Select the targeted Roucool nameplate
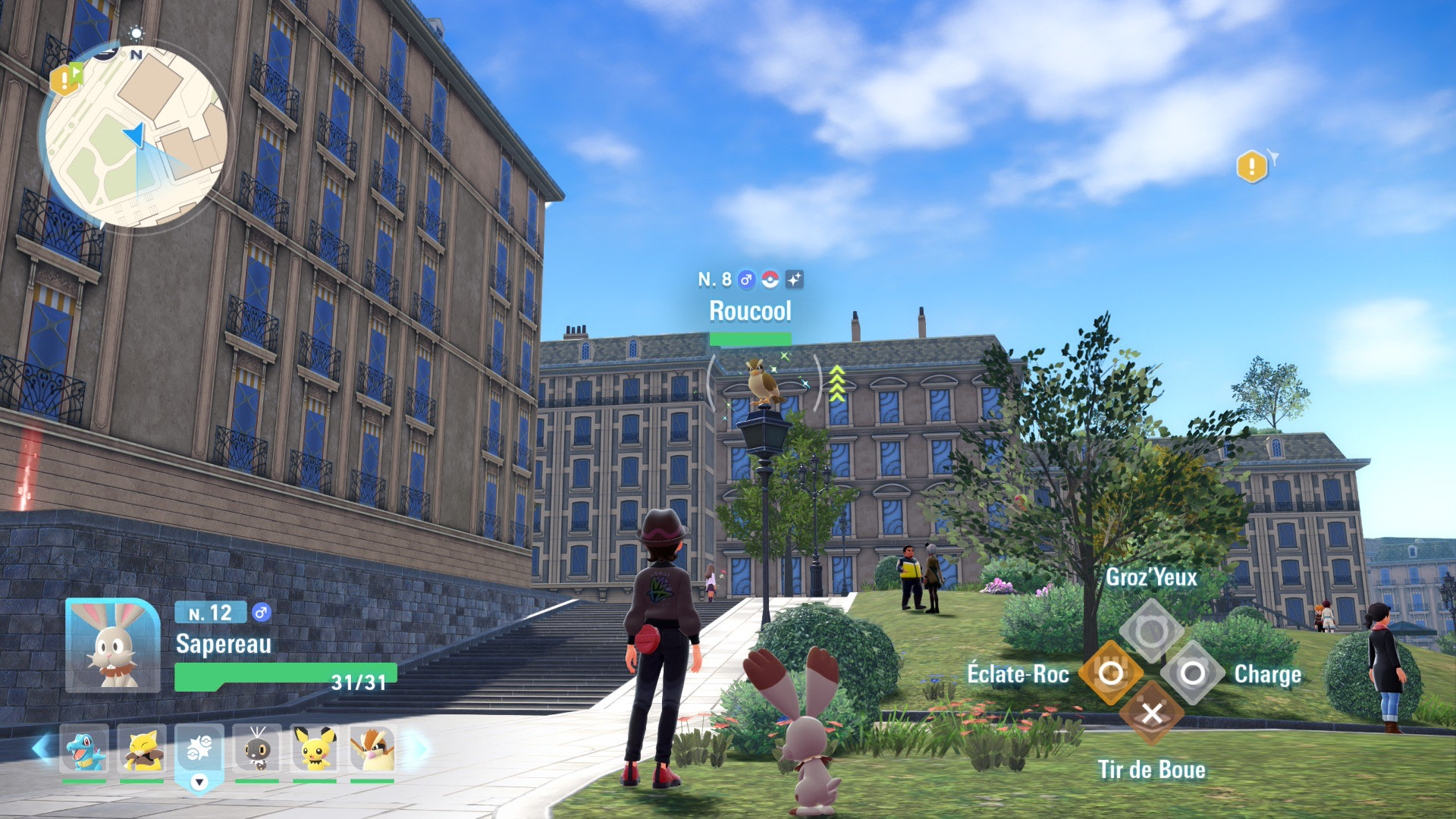This screenshot has width=1456, height=819. pyautogui.click(x=750, y=311)
